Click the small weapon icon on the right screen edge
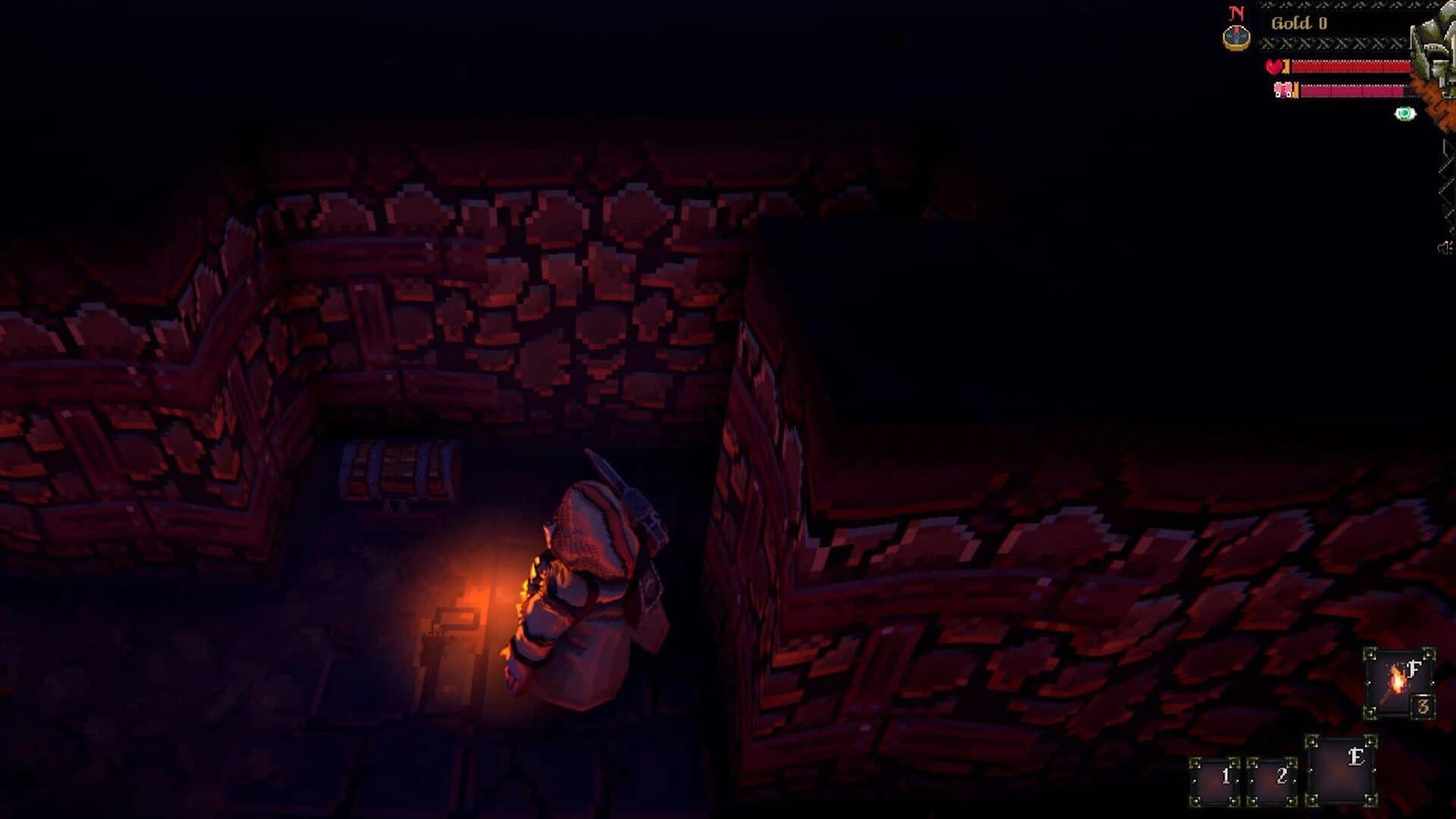The width and height of the screenshot is (1456, 819). (x=1446, y=246)
